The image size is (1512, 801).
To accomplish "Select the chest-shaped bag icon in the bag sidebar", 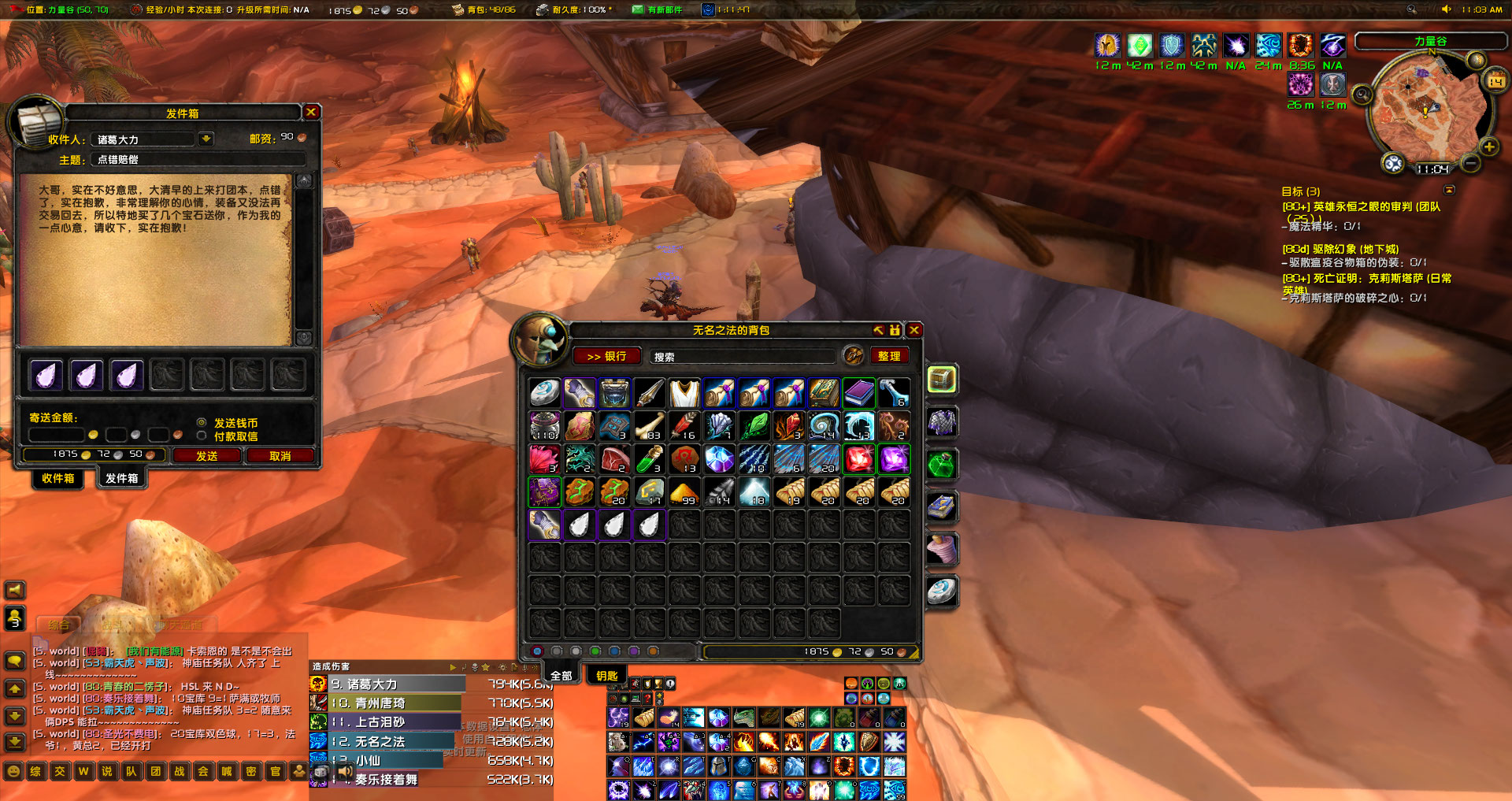I will point(943,379).
